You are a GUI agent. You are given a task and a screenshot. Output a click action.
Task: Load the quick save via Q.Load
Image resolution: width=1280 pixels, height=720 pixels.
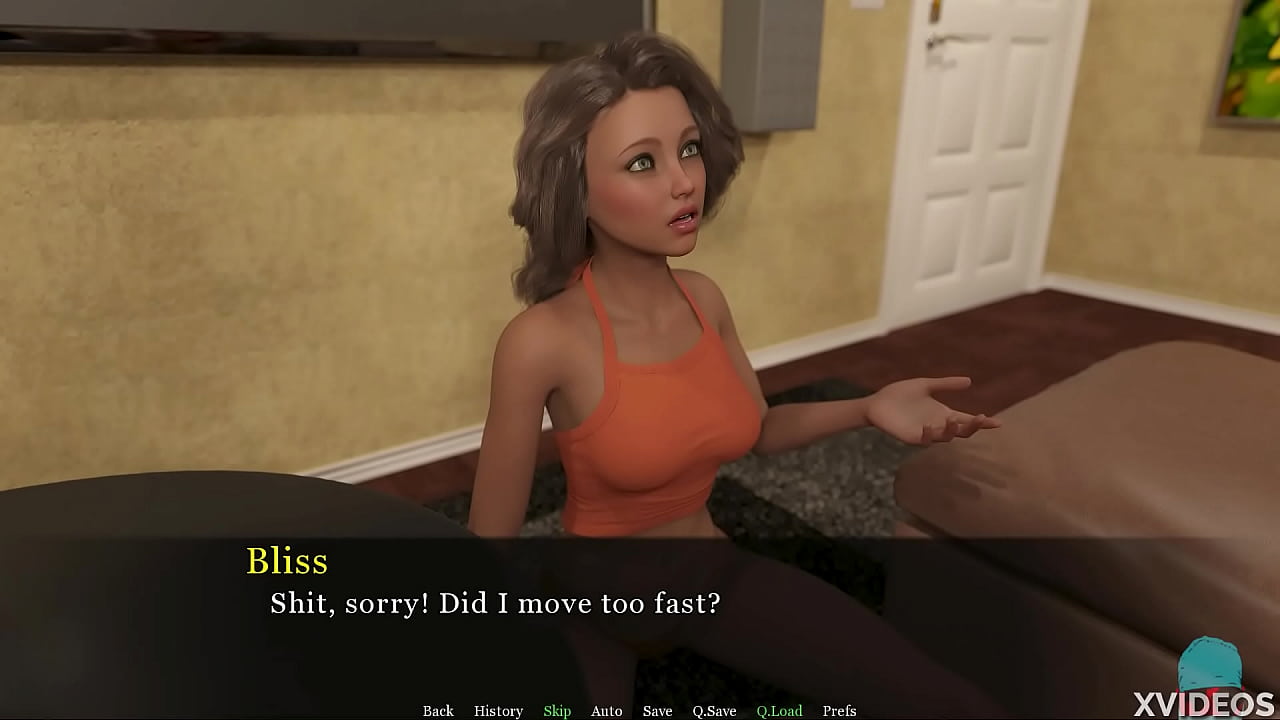pyautogui.click(x=778, y=711)
